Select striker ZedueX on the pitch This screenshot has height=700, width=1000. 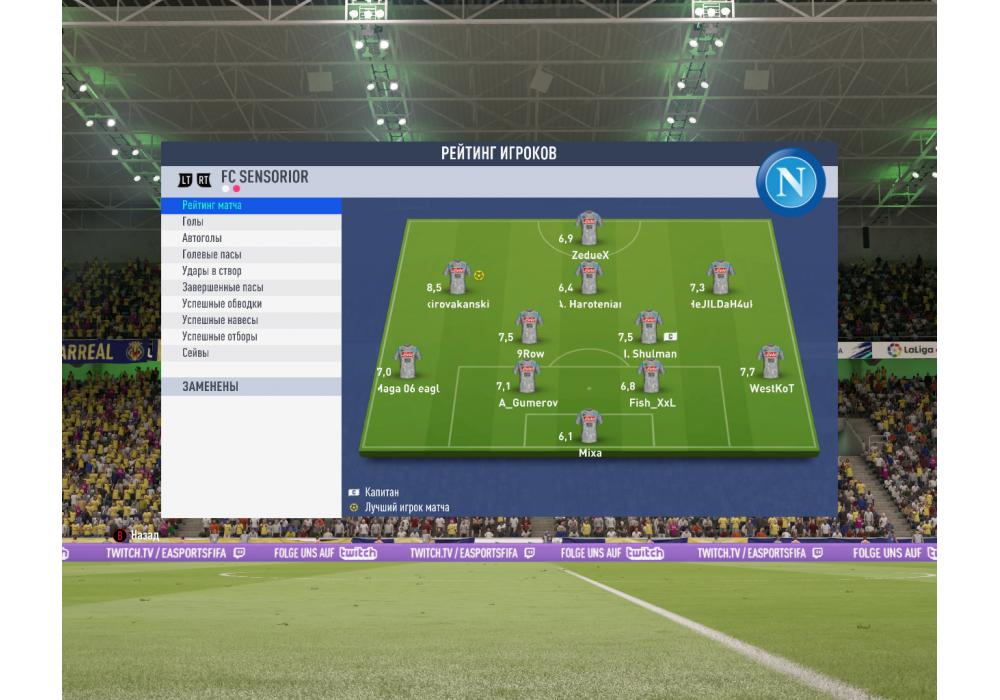(x=589, y=229)
